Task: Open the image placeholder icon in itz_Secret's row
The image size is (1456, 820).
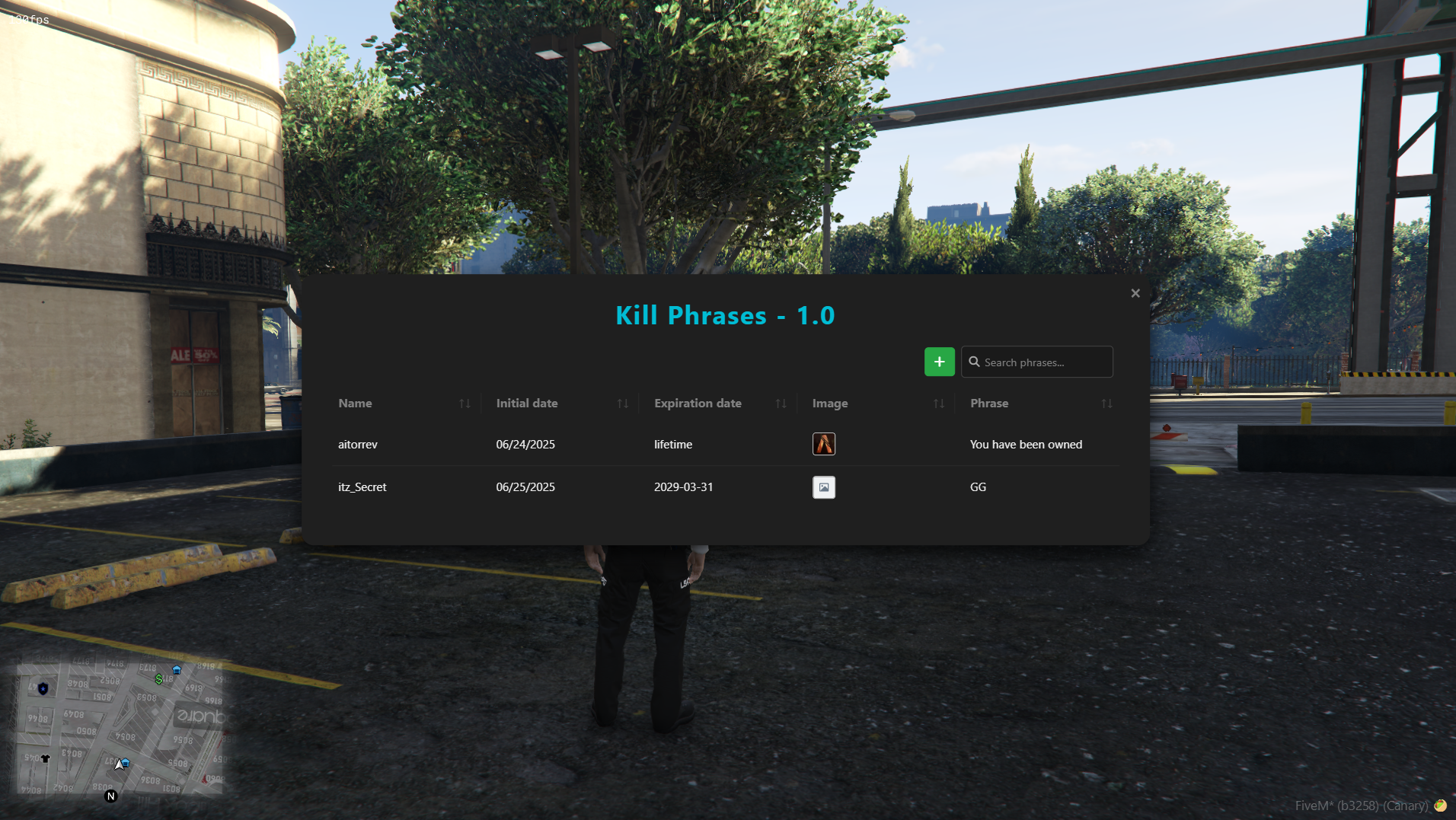Action: (825, 487)
